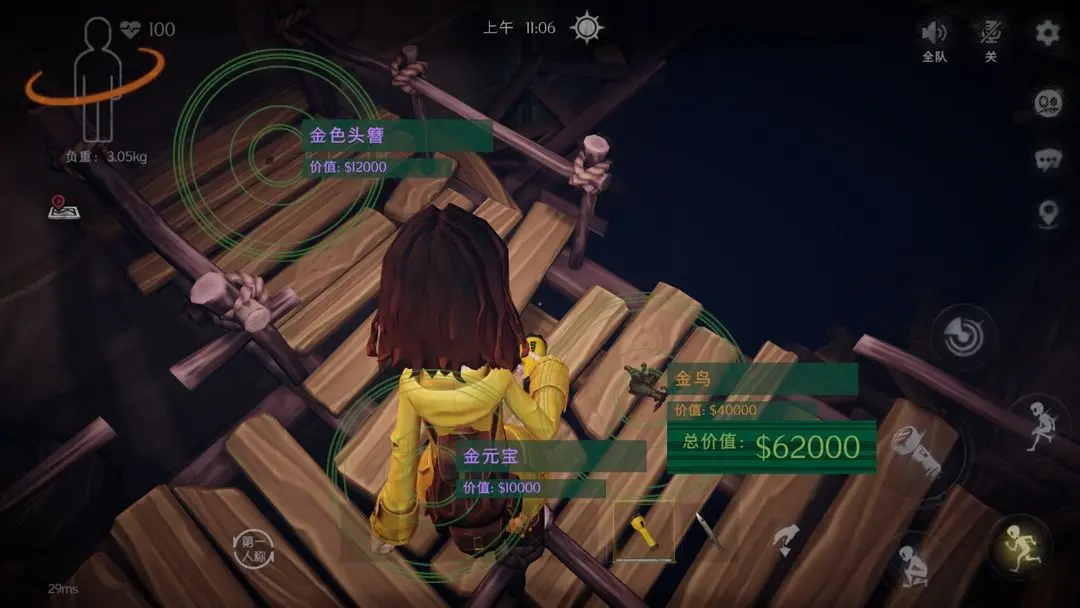Open the chat speech bubble
1080x608 pixels.
point(1047,159)
